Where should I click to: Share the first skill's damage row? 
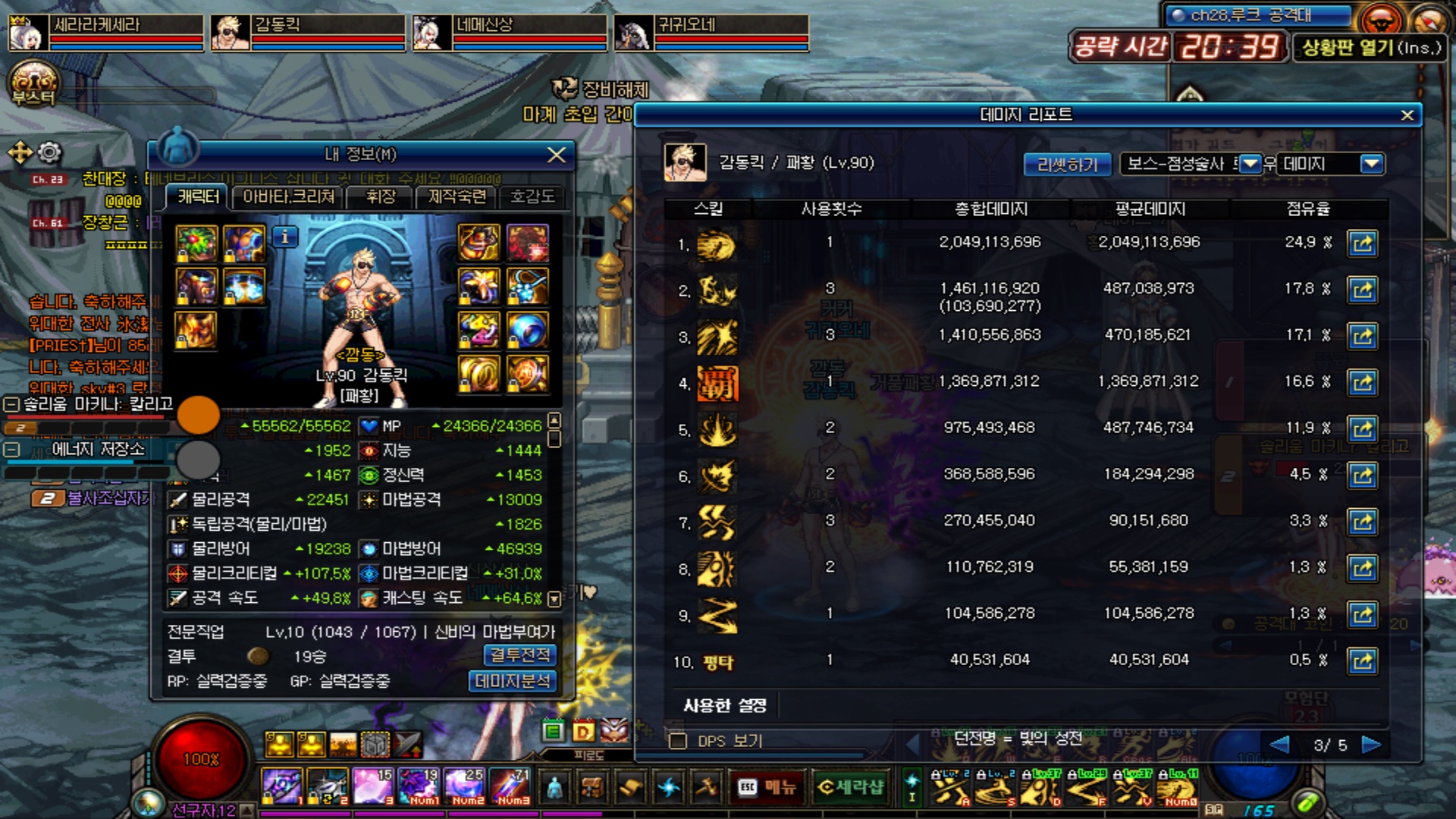pos(1362,243)
